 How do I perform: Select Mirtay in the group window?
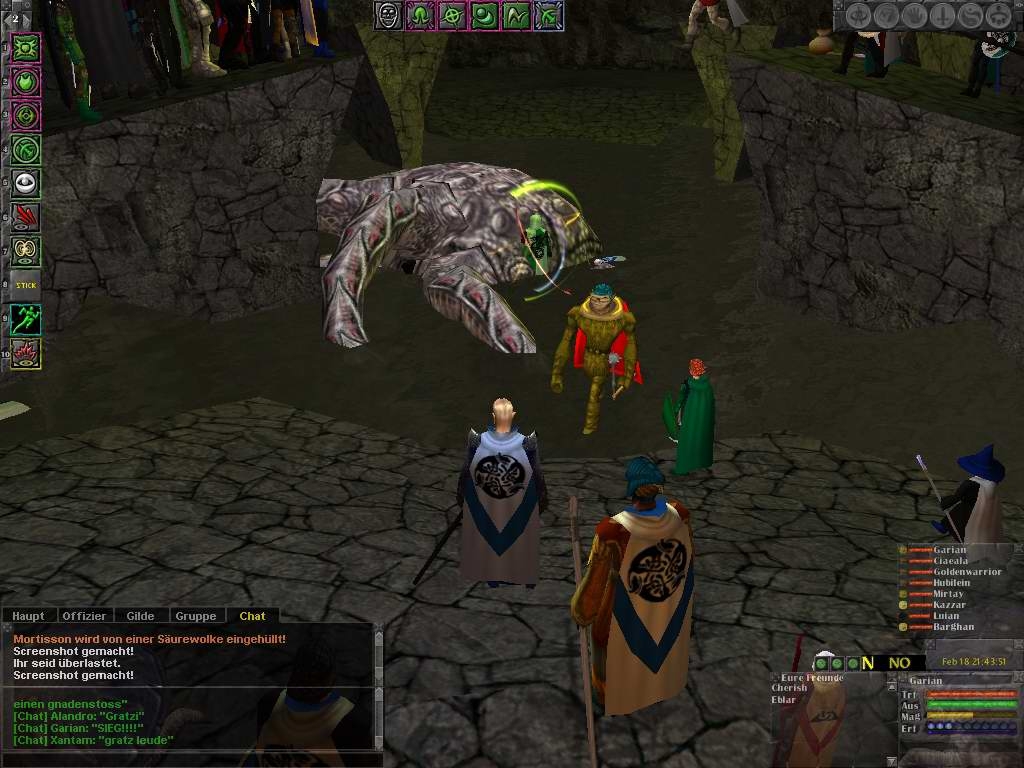(948, 594)
